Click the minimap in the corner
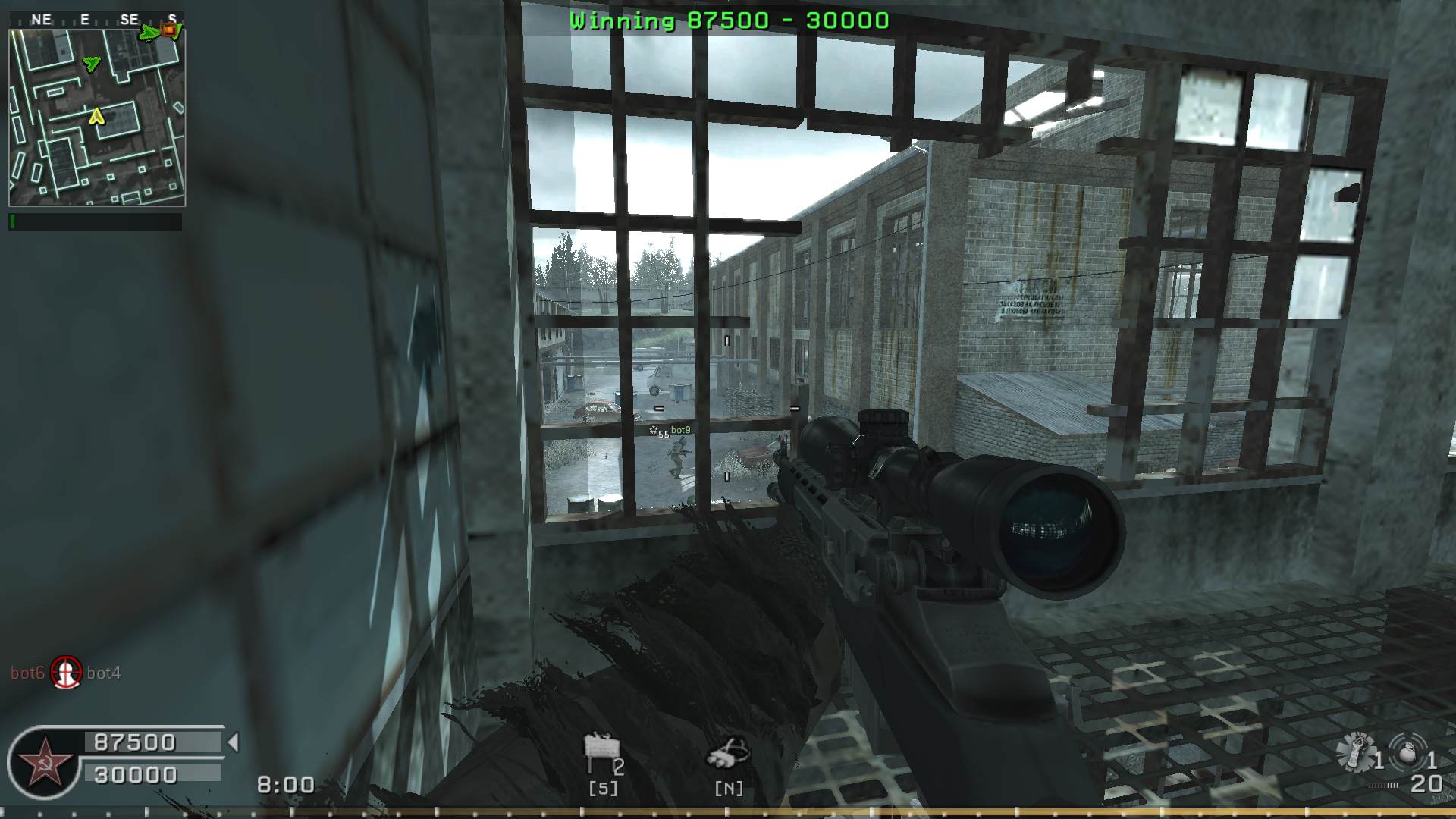This screenshot has width=1456, height=819. click(96, 118)
